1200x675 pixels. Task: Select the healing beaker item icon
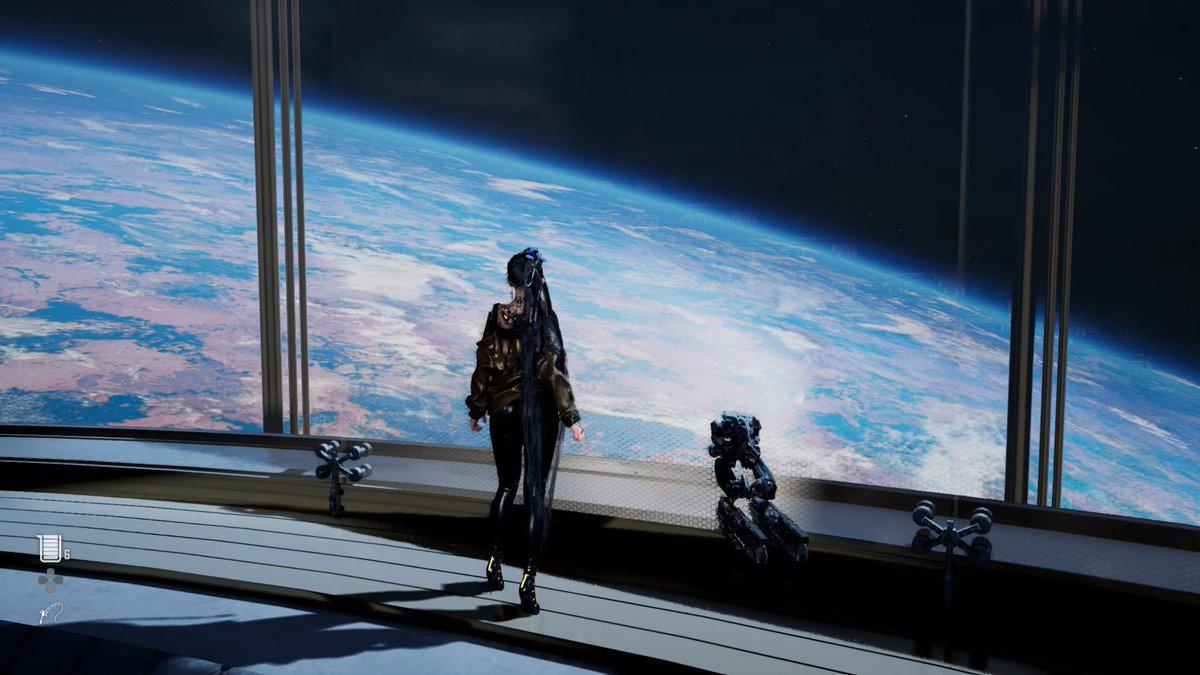[48, 548]
